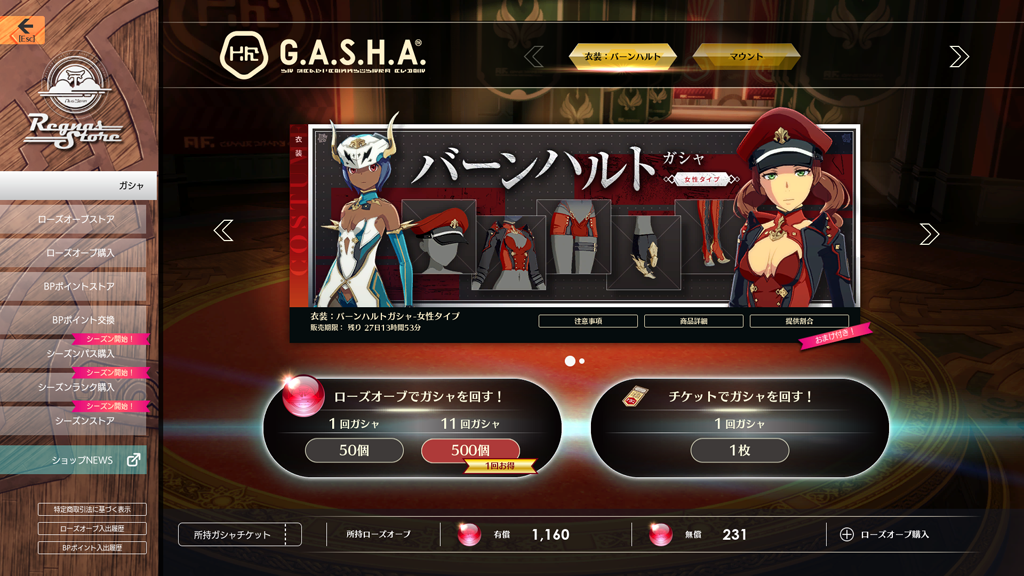Switch to the 衣装：バーンハルト tab
Screen dimensions: 1024x576
[x=623, y=57]
